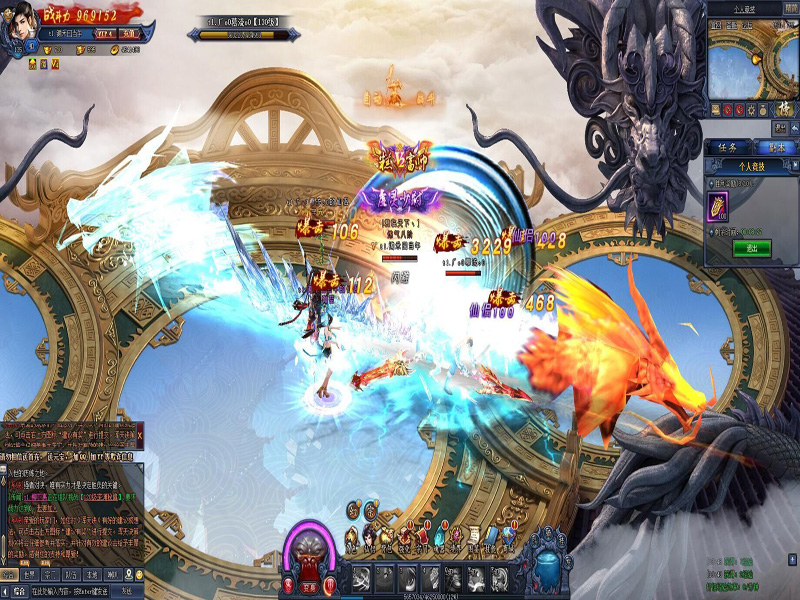This screenshot has width=800, height=600.
Task: Activate the first skill slot on hotbar
Action: (x=359, y=578)
